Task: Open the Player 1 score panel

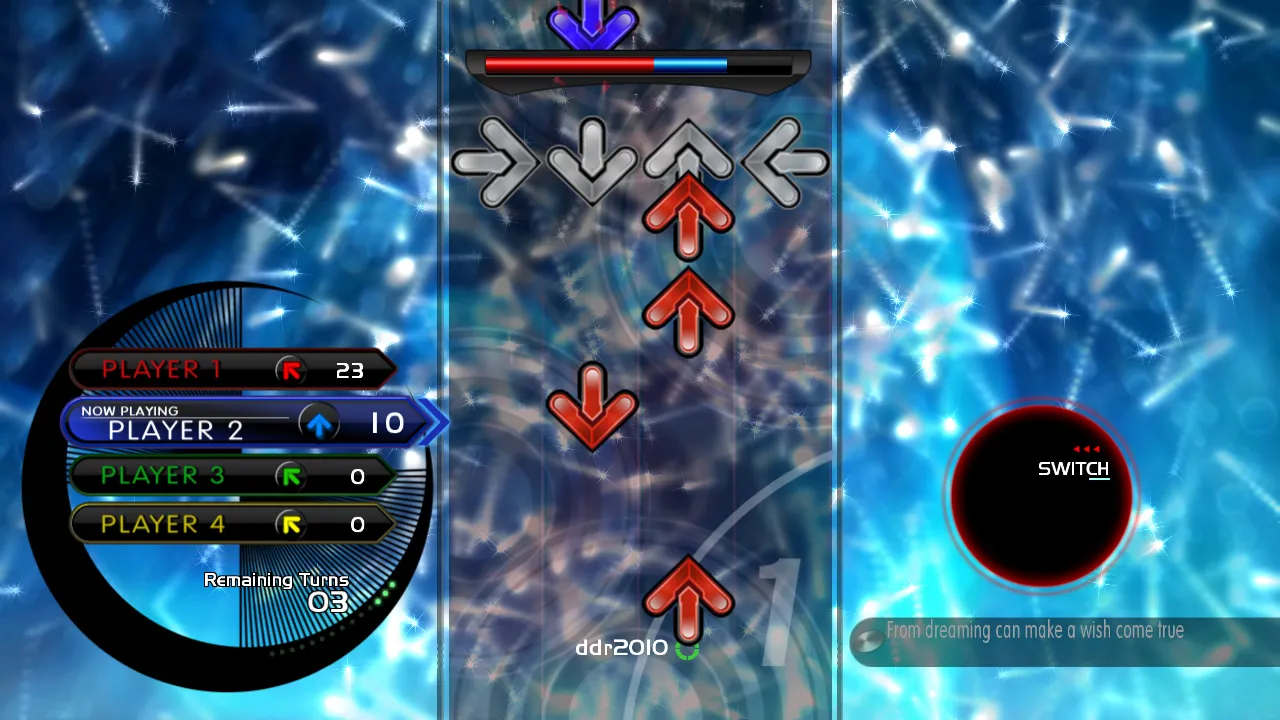Action: click(x=230, y=370)
